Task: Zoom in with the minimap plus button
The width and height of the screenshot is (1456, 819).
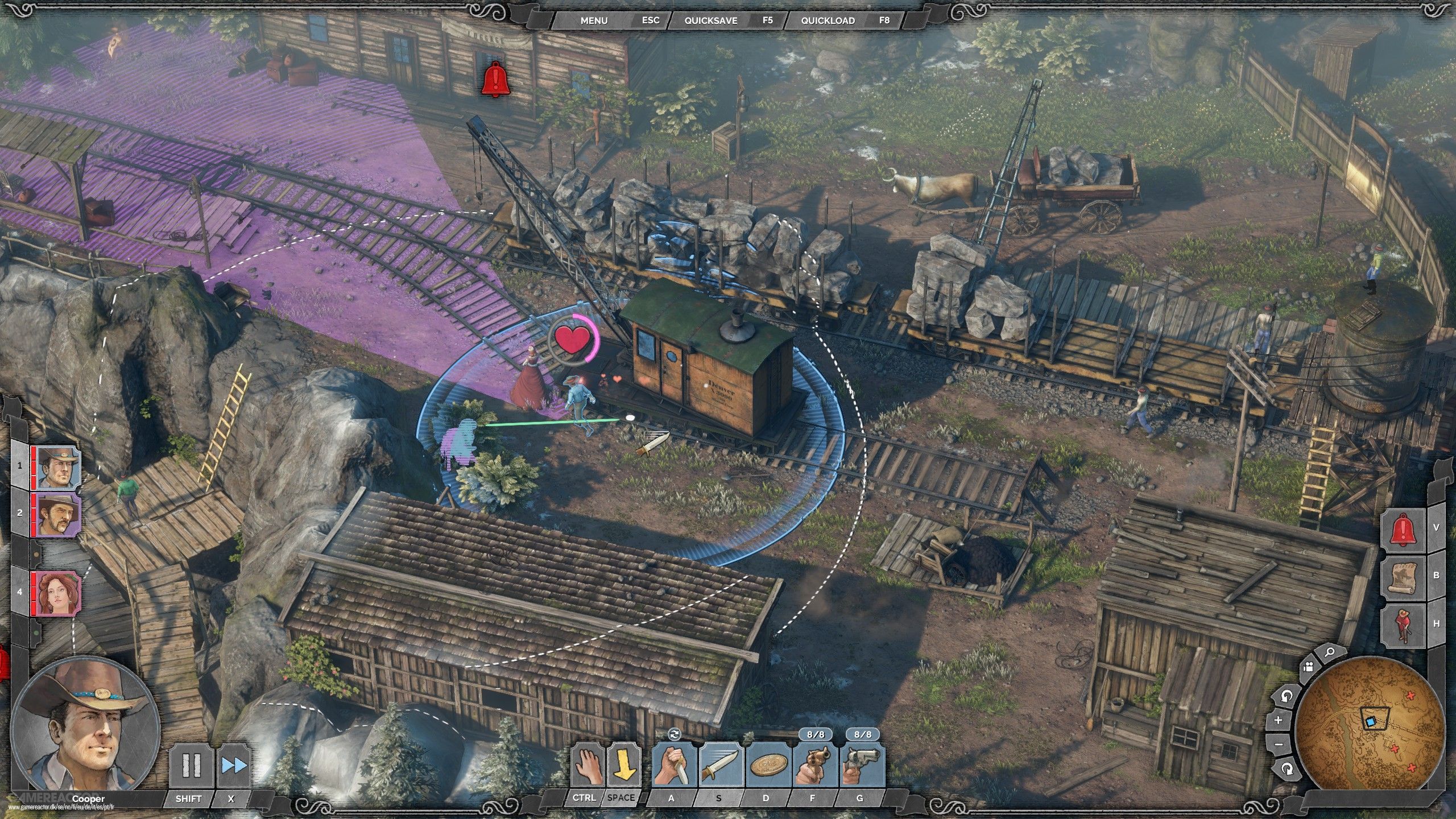Action: point(1279,720)
